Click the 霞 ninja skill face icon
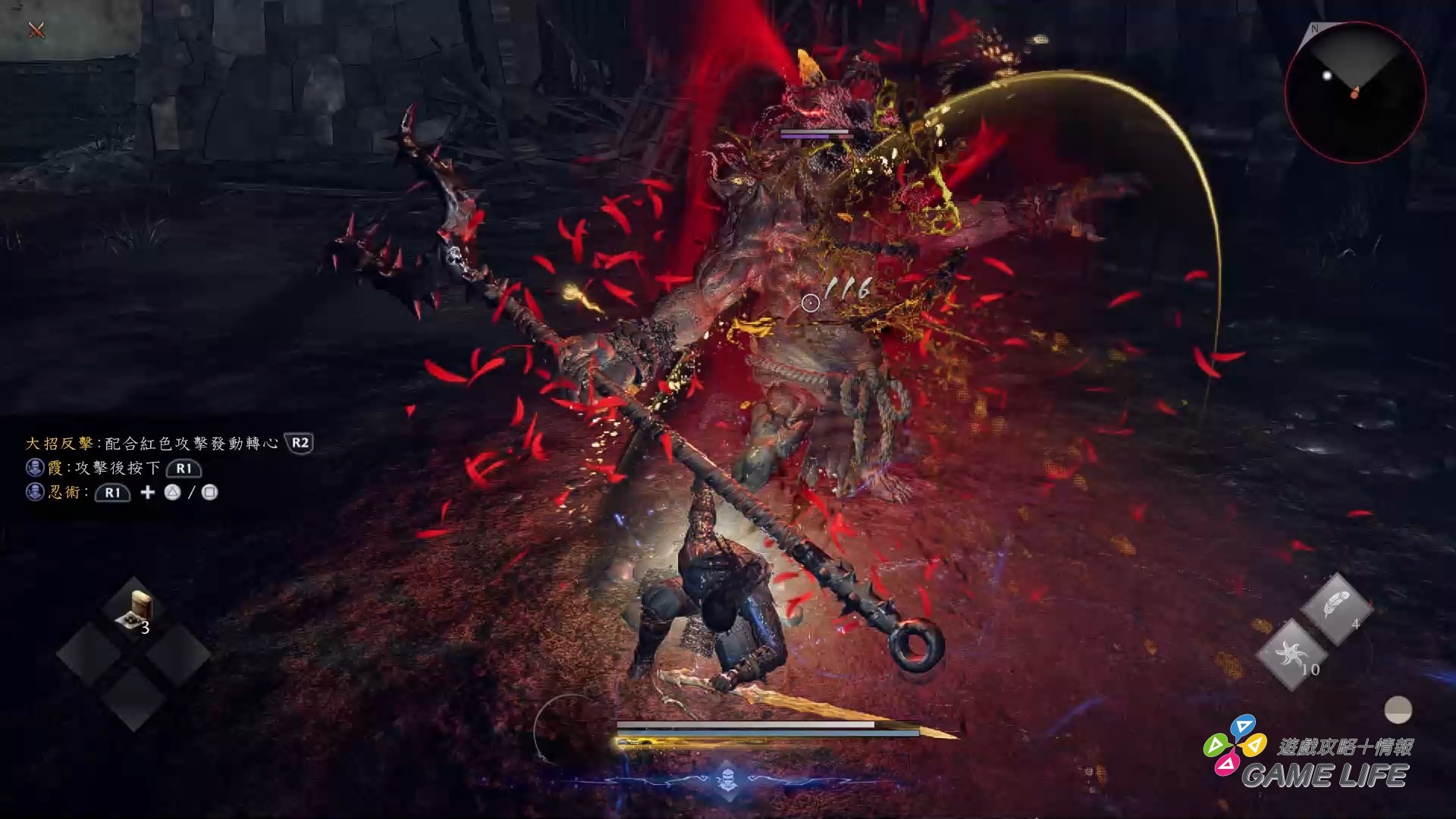The width and height of the screenshot is (1456, 819). tap(35, 468)
